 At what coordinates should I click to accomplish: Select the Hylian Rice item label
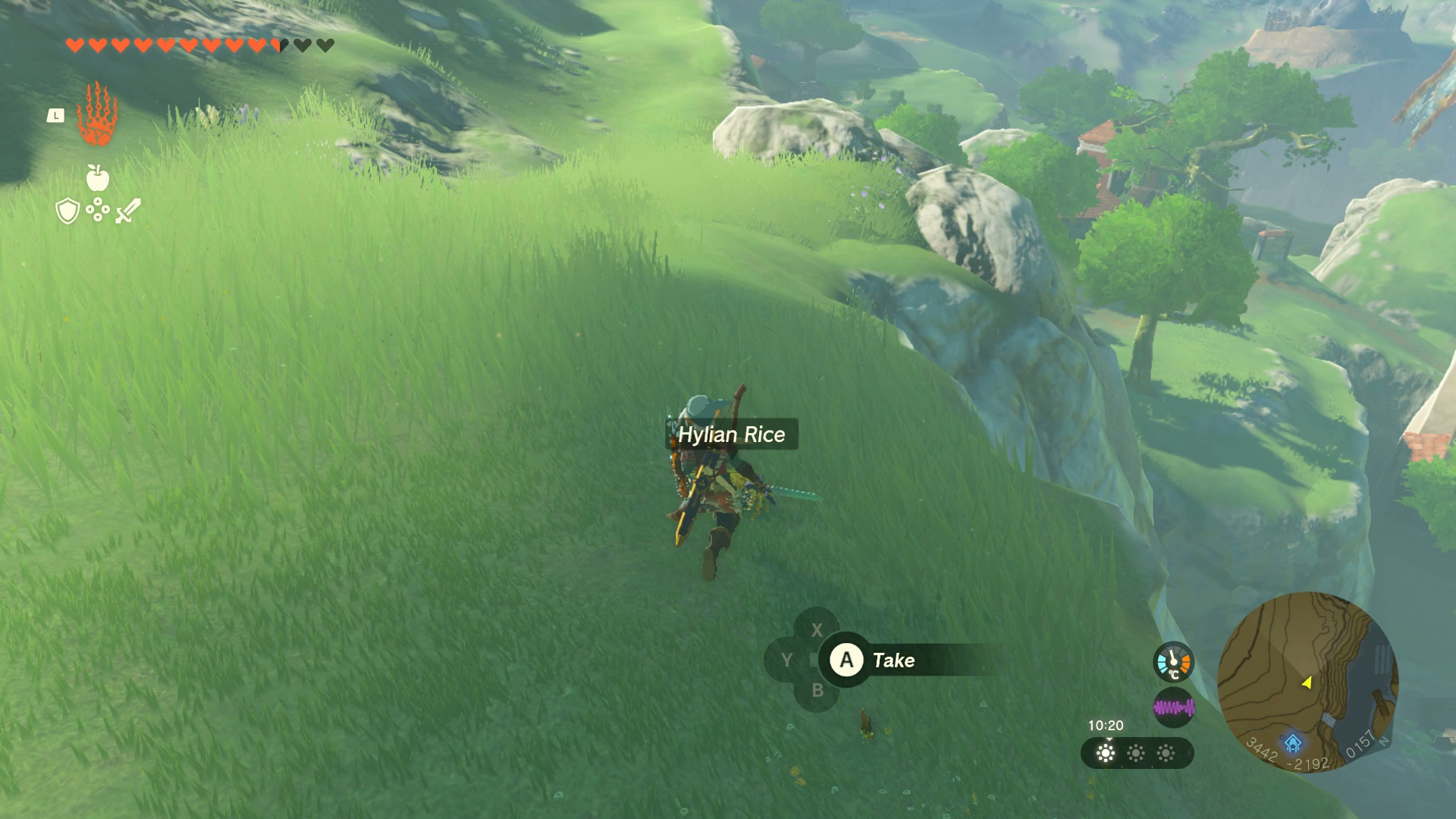coord(732,435)
